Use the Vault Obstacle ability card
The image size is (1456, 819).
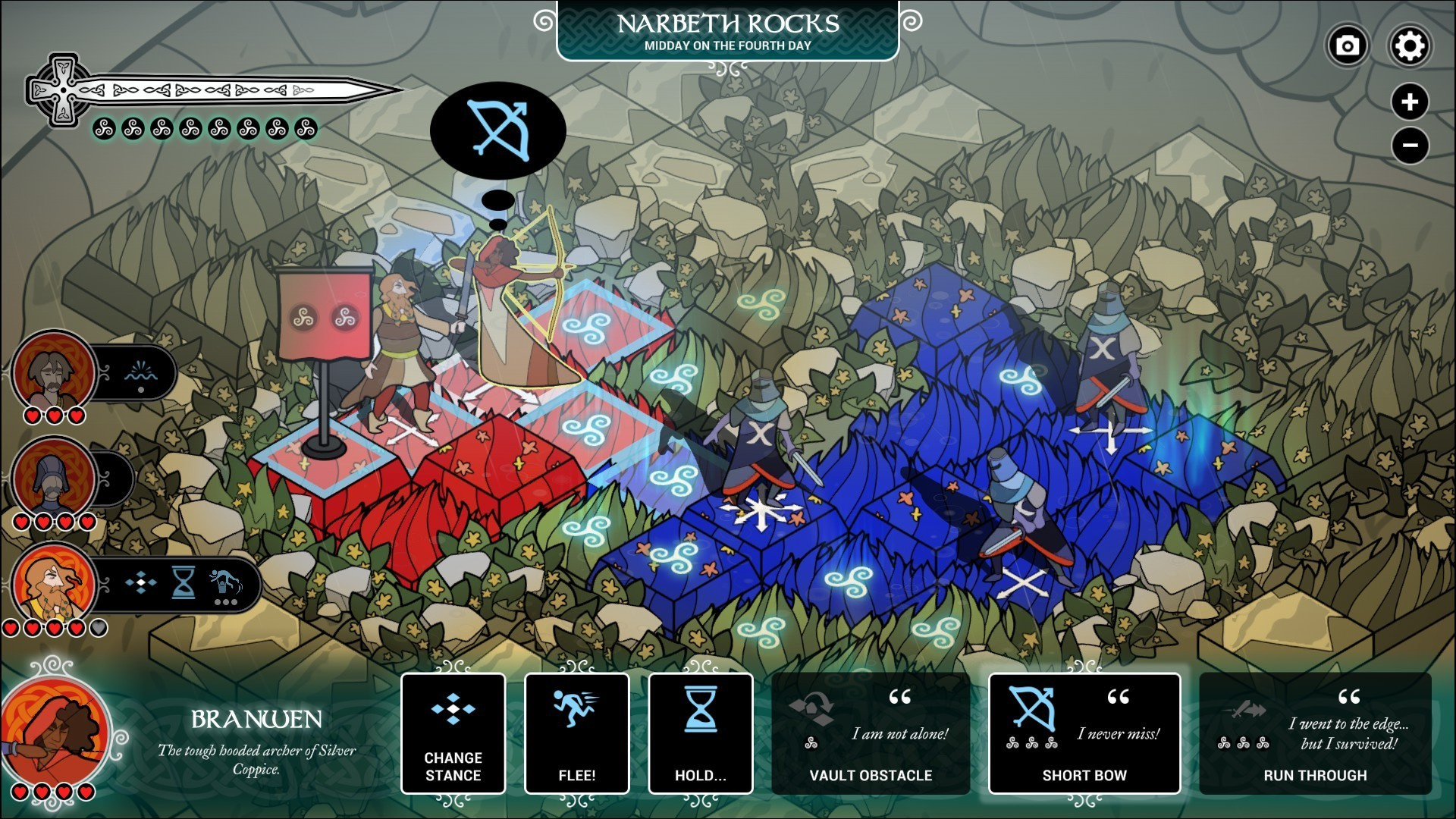[871, 733]
